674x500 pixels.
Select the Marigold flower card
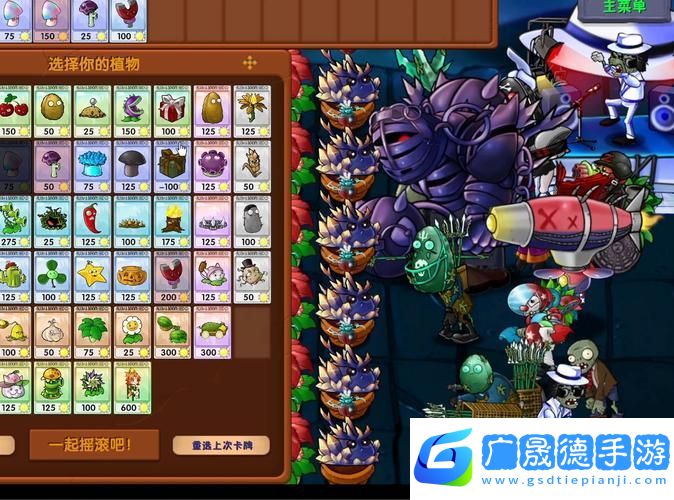click(x=133, y=333)
